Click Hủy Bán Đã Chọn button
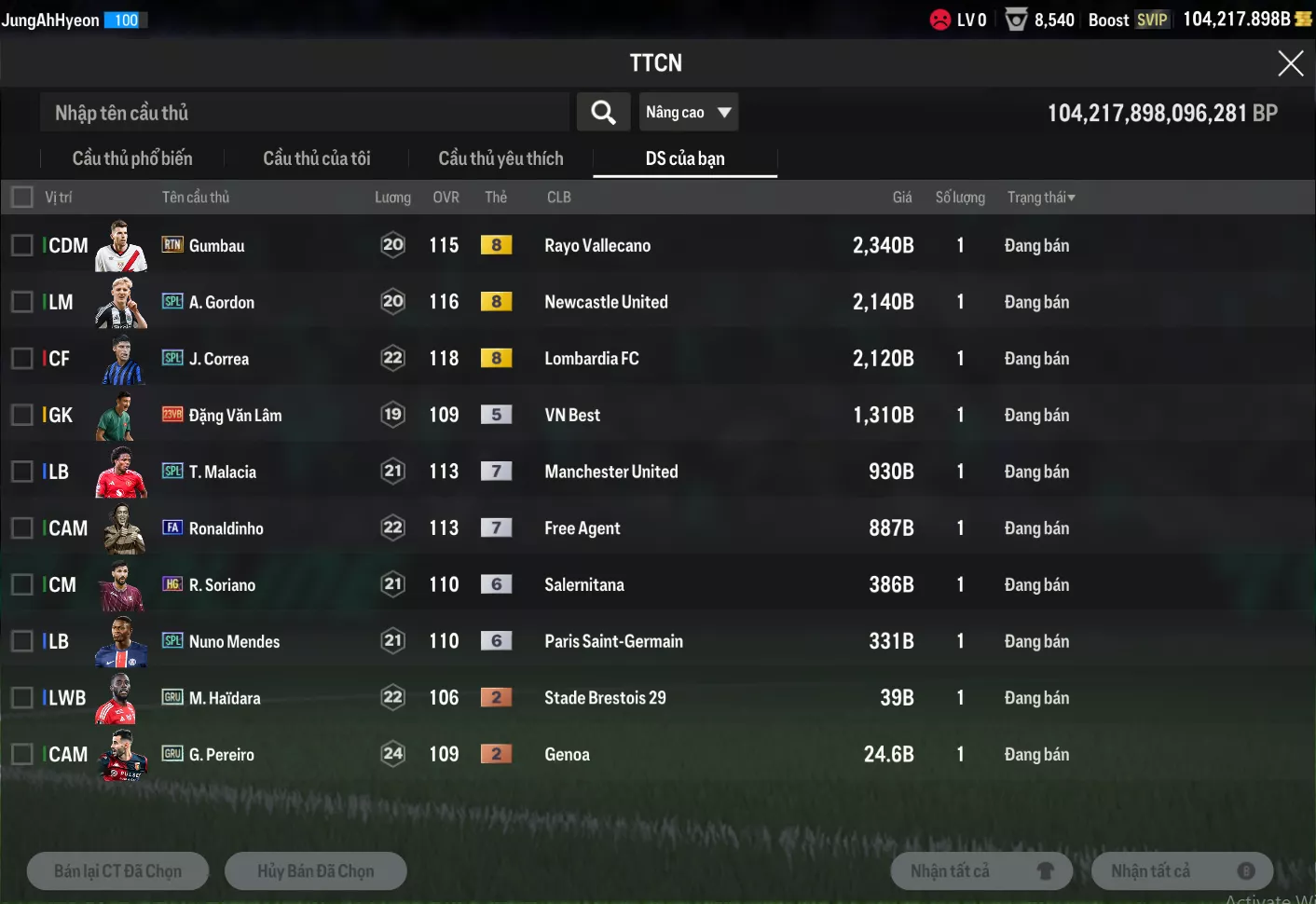 pyautogui.click(x=316, y=871)
